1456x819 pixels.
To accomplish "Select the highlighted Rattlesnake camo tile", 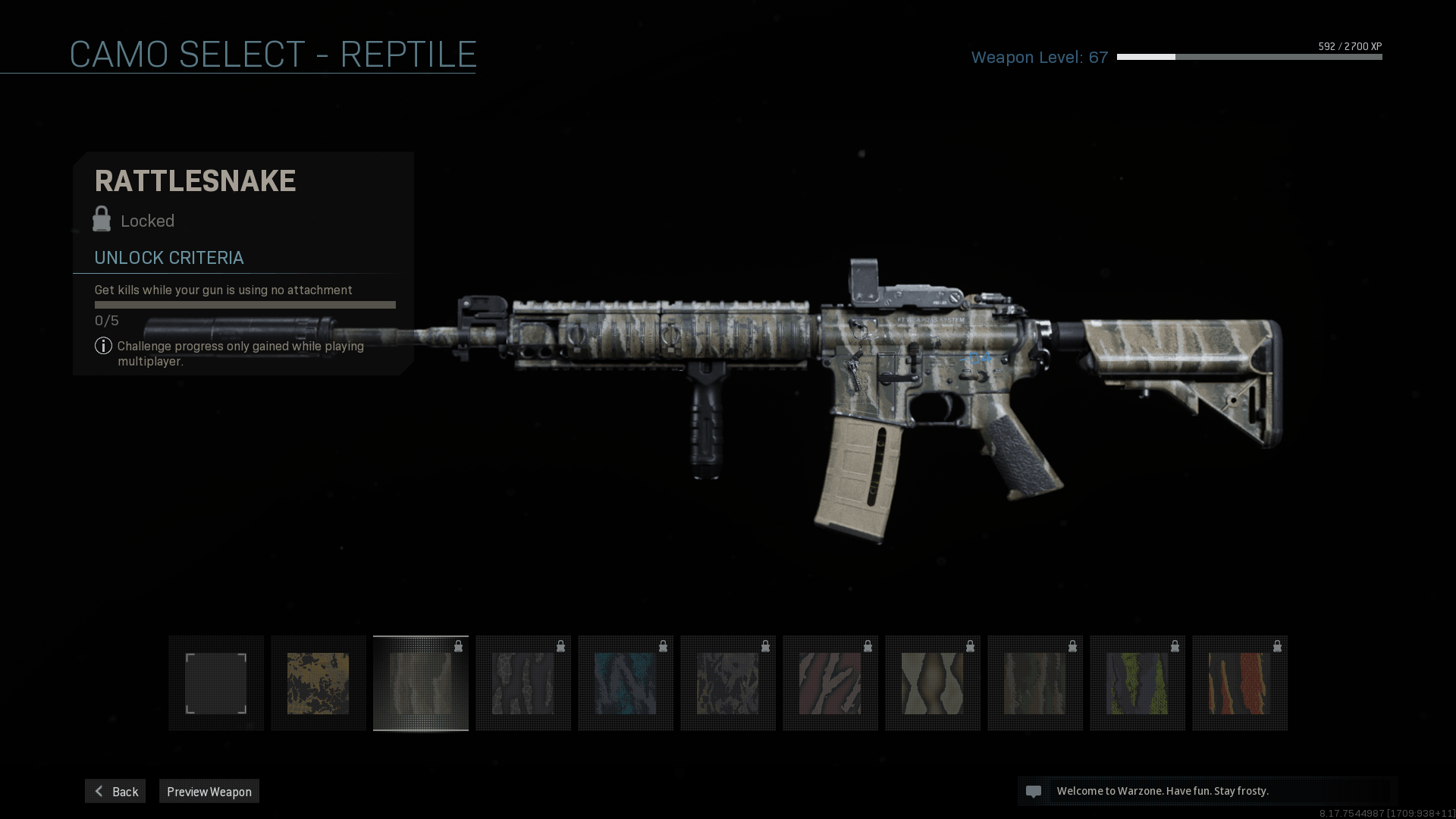I will [x=421, y=683].
